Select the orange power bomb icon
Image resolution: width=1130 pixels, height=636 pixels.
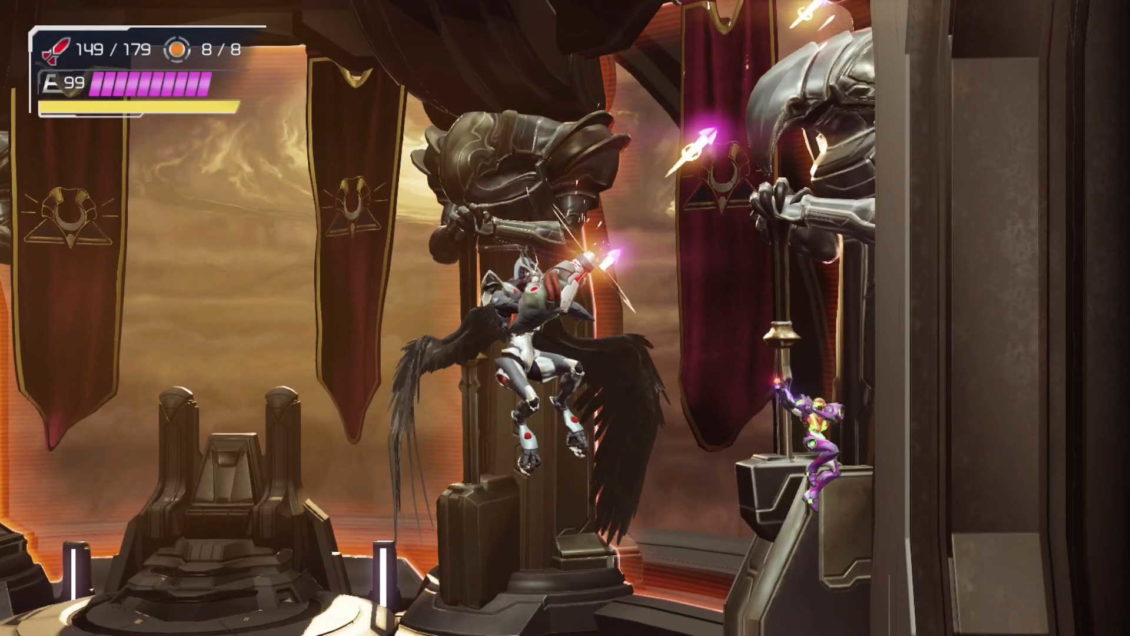click(177, 48)
